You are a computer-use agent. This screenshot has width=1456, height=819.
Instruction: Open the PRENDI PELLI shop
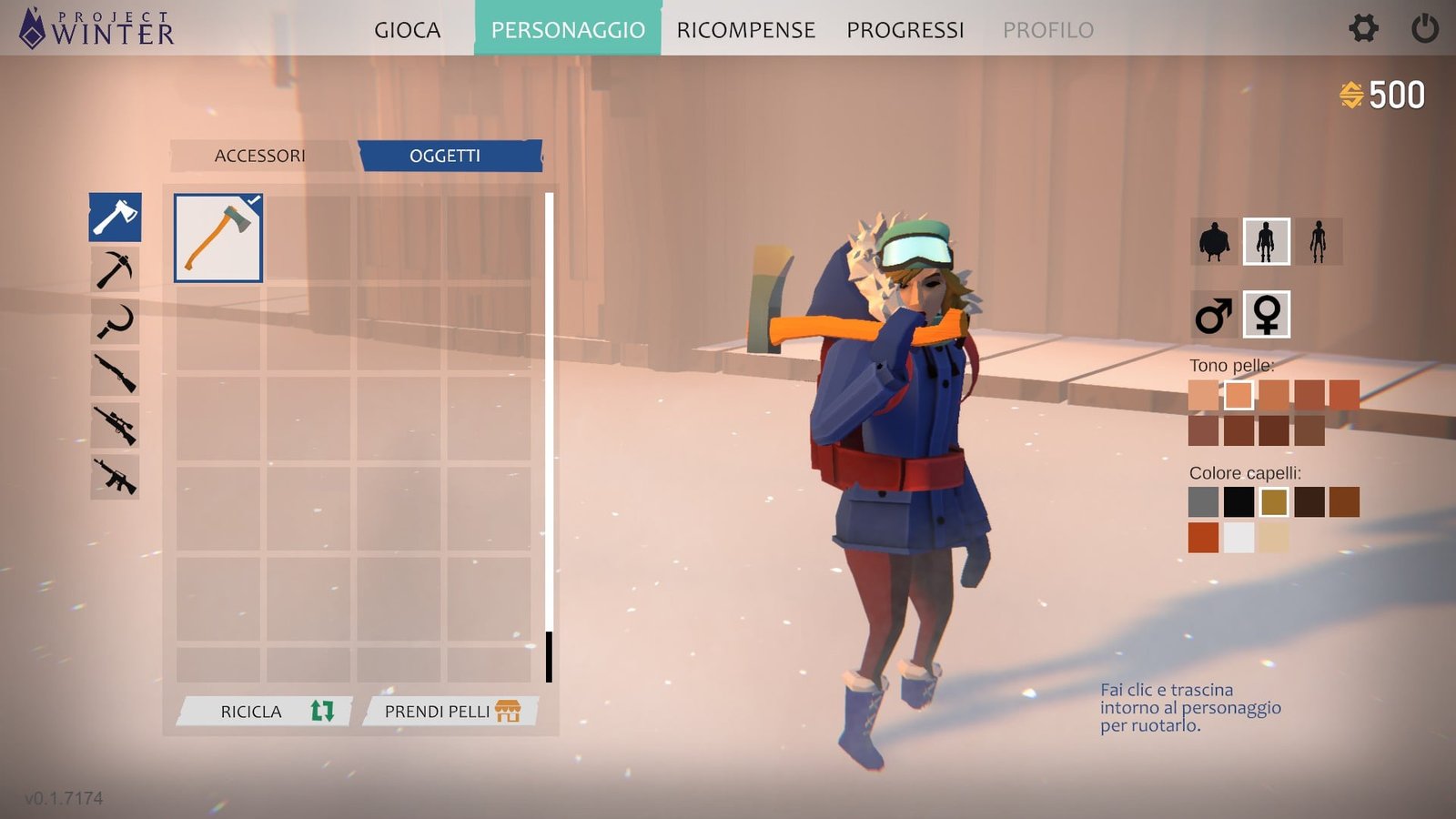tap(450, 711)
